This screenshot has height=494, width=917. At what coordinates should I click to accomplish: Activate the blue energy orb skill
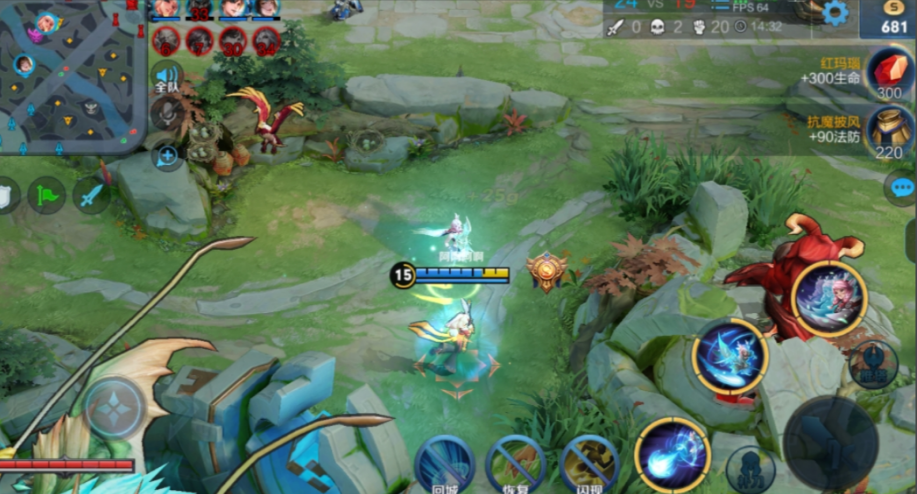672,456
